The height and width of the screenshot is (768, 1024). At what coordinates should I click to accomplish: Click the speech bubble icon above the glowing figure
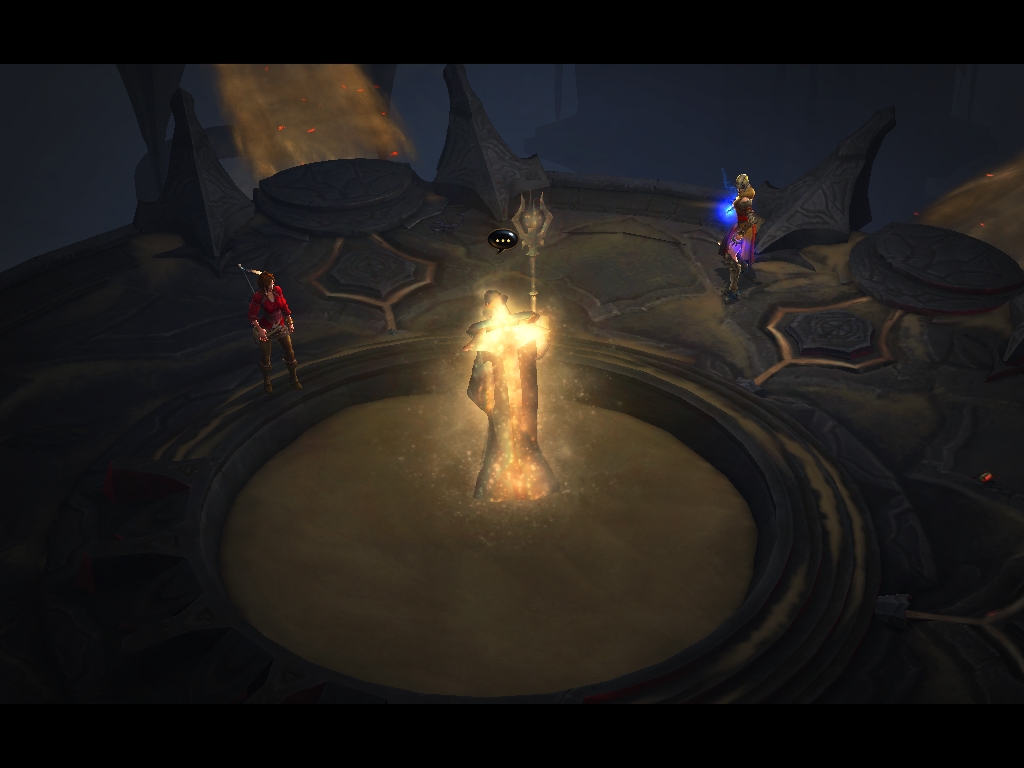click(502, 239)
